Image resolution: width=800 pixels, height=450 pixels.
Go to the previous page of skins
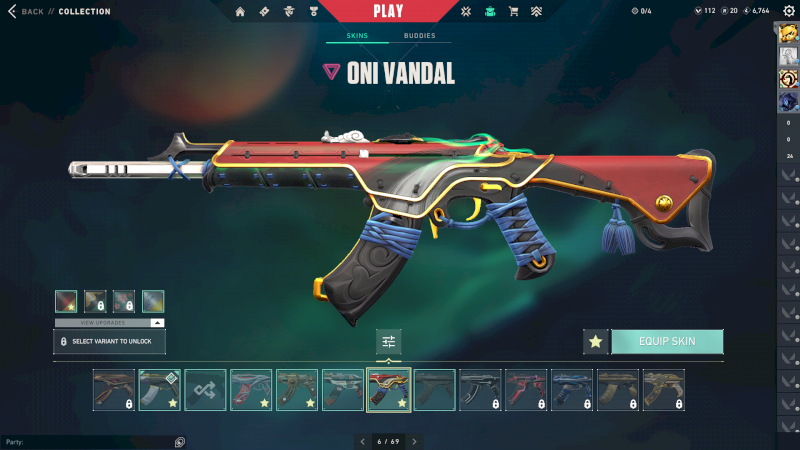tap(363, 441)
